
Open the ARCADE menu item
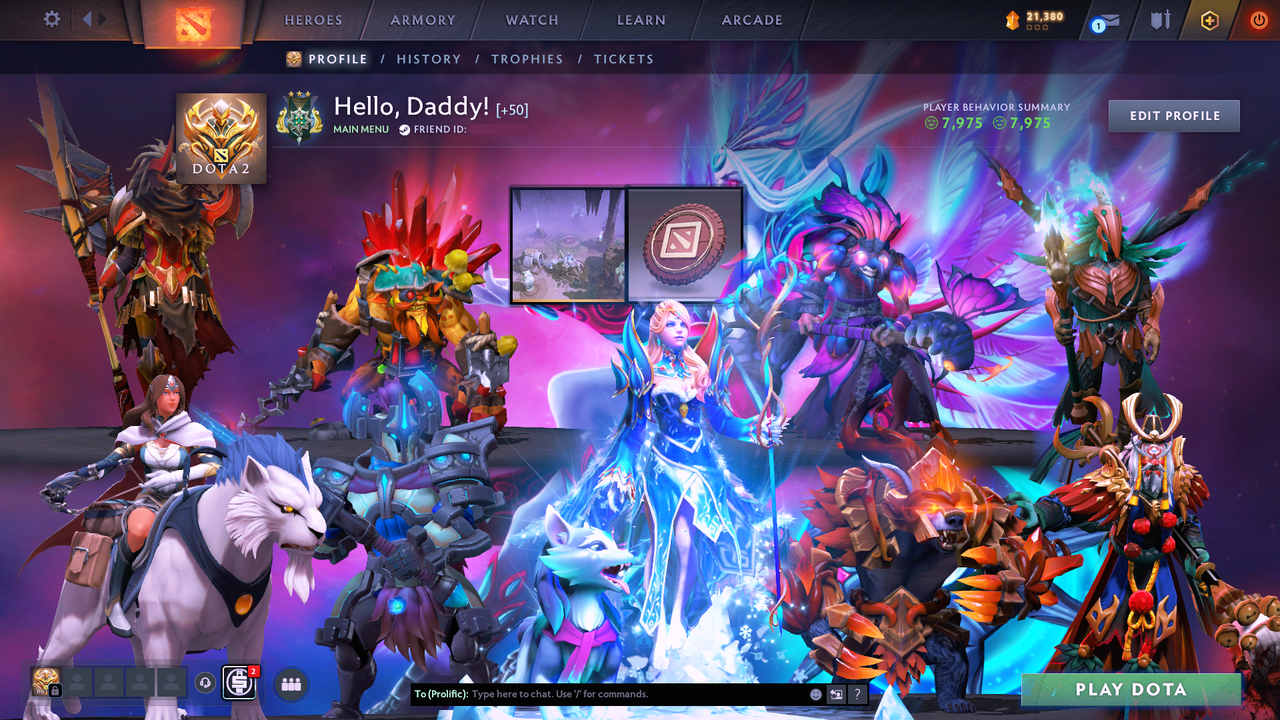(x=751, y=19)
